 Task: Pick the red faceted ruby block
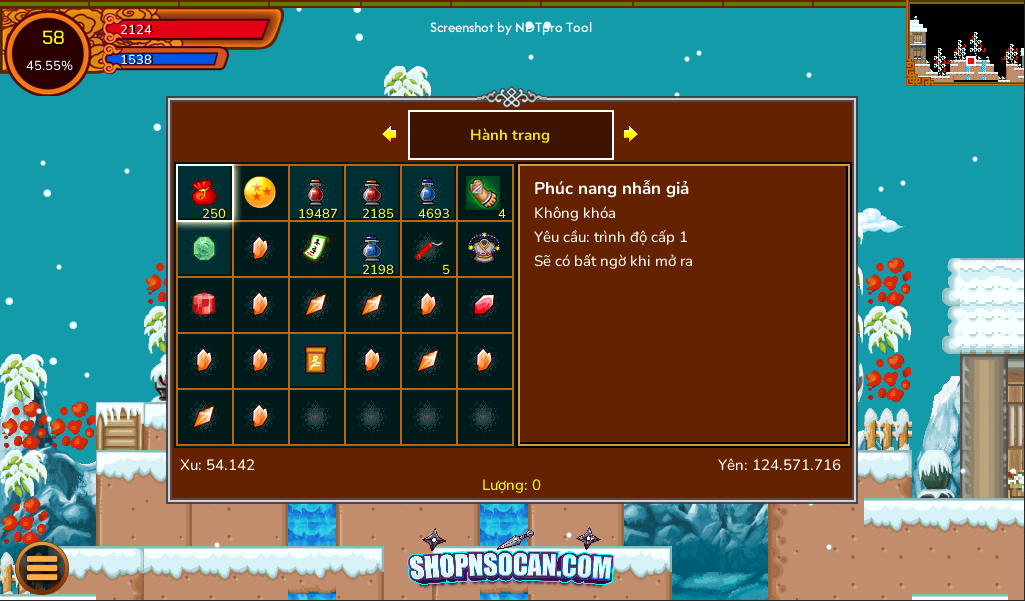click(205, 304)
